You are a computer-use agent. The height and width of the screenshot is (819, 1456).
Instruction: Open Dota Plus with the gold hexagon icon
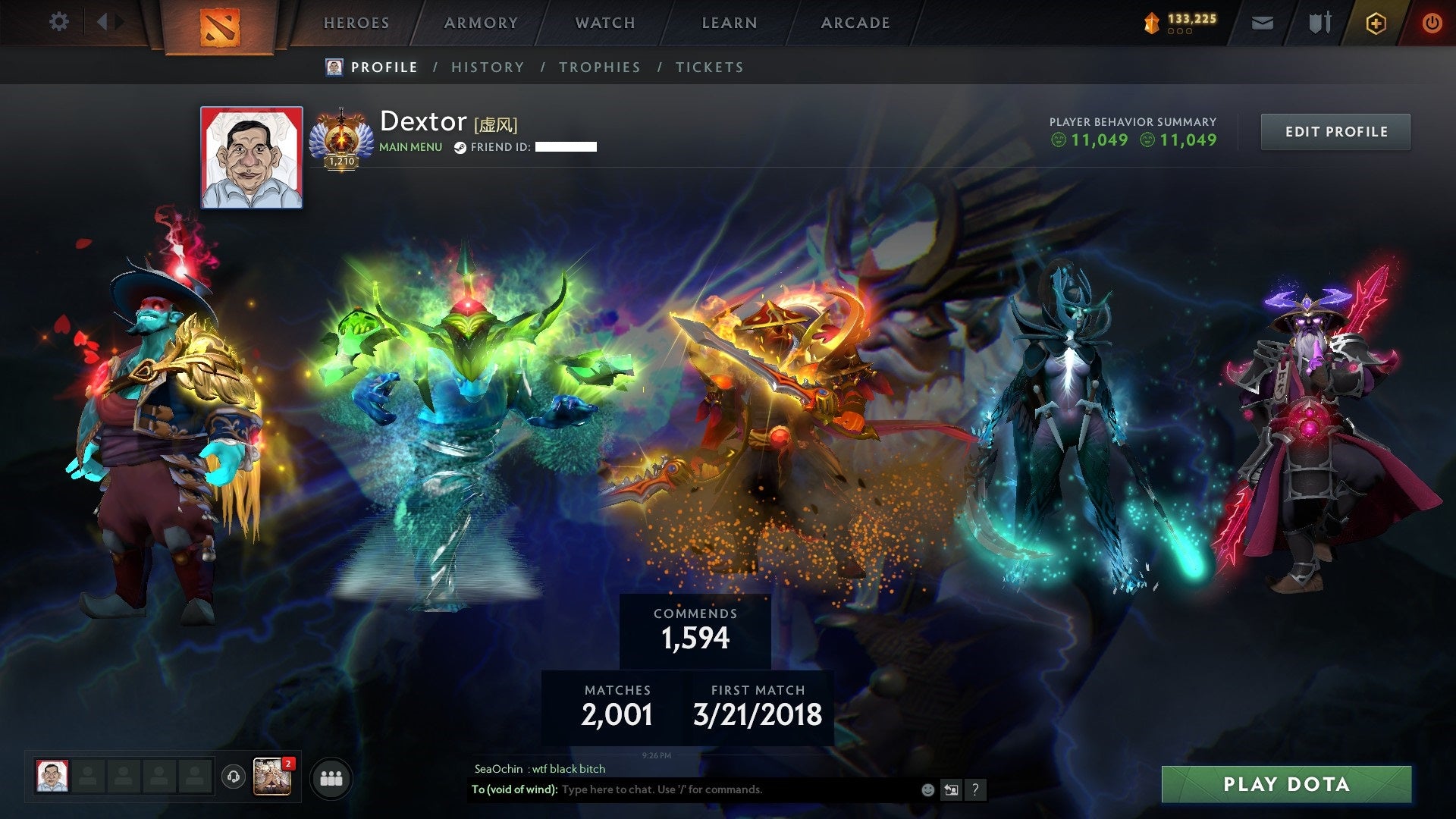click(x=1378, y=23)
